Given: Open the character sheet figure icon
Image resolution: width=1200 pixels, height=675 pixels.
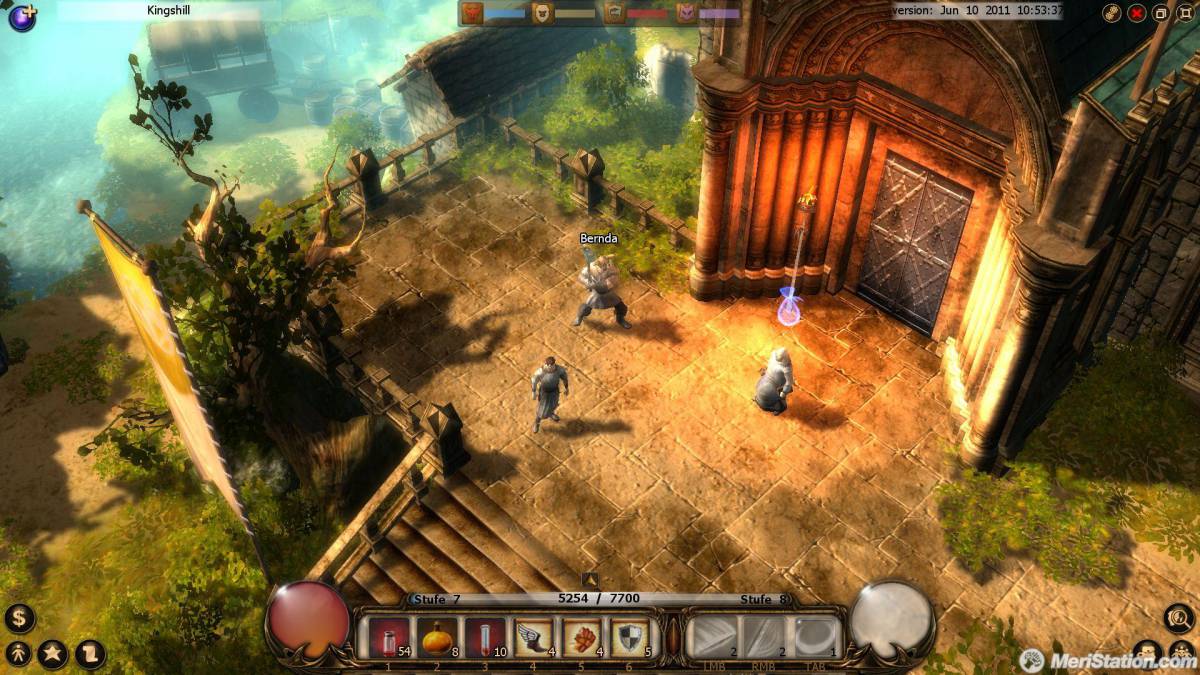Looking at the screenshot, I should [x=18, y=654].
